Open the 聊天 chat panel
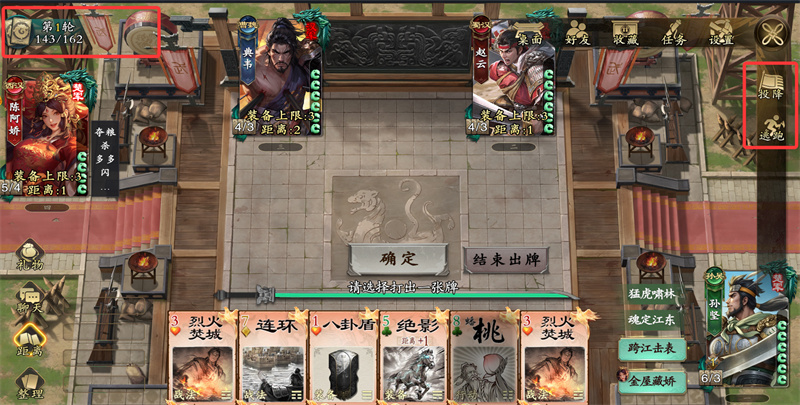Screen dimensions: 800x405 coord(29,300)
